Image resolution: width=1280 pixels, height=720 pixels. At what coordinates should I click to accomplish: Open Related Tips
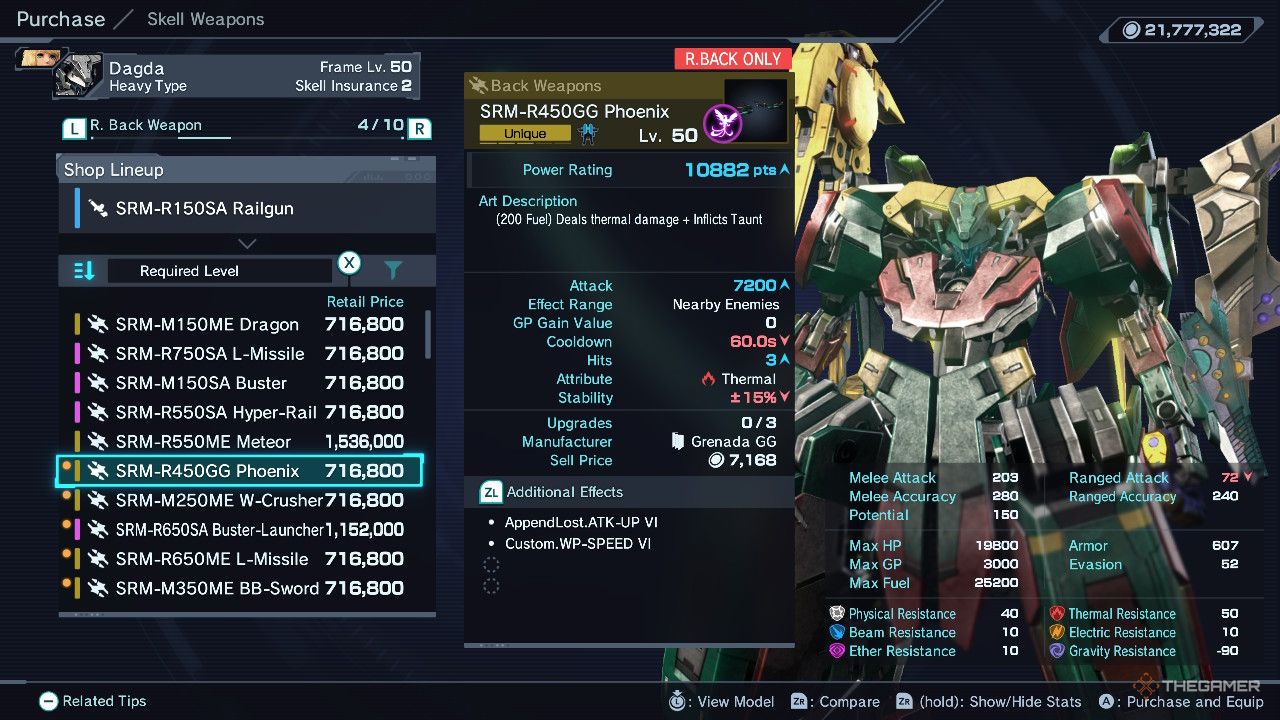tap(93, 701)
